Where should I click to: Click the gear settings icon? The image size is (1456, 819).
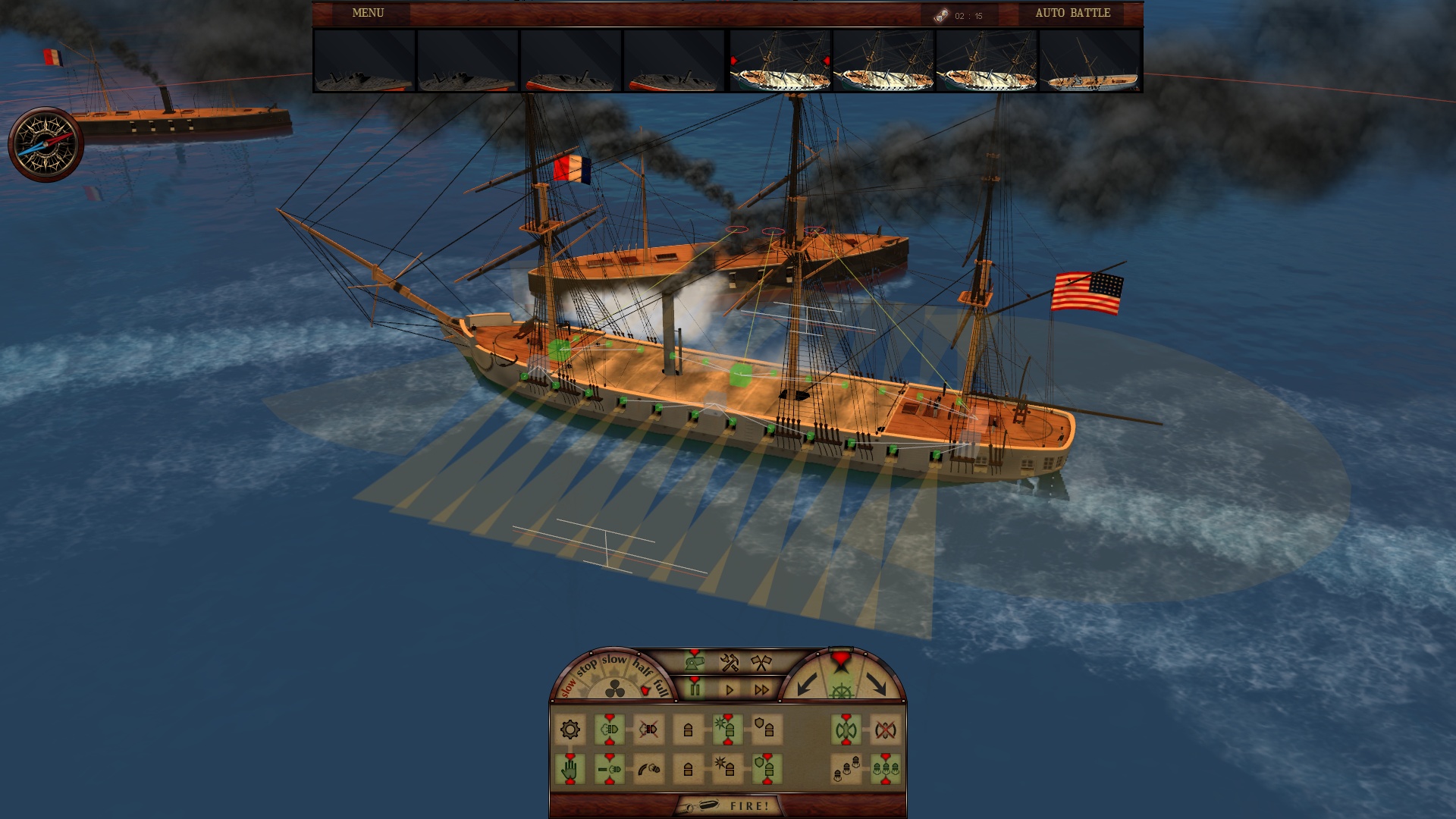click(x=570, y=730)
